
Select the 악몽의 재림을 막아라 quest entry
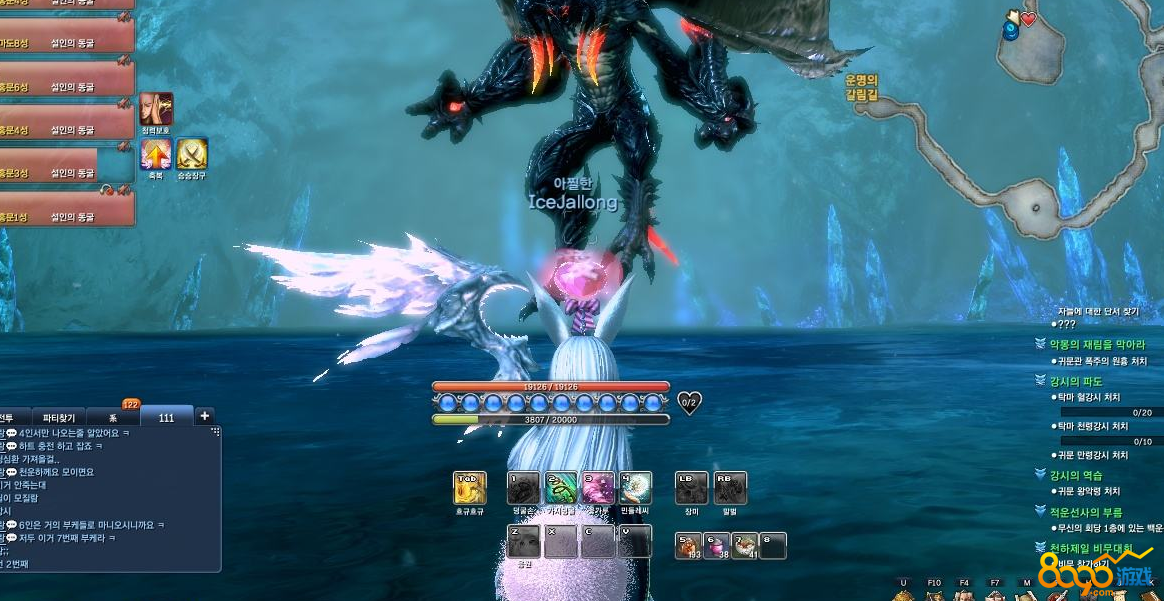tap(1096, 344)
